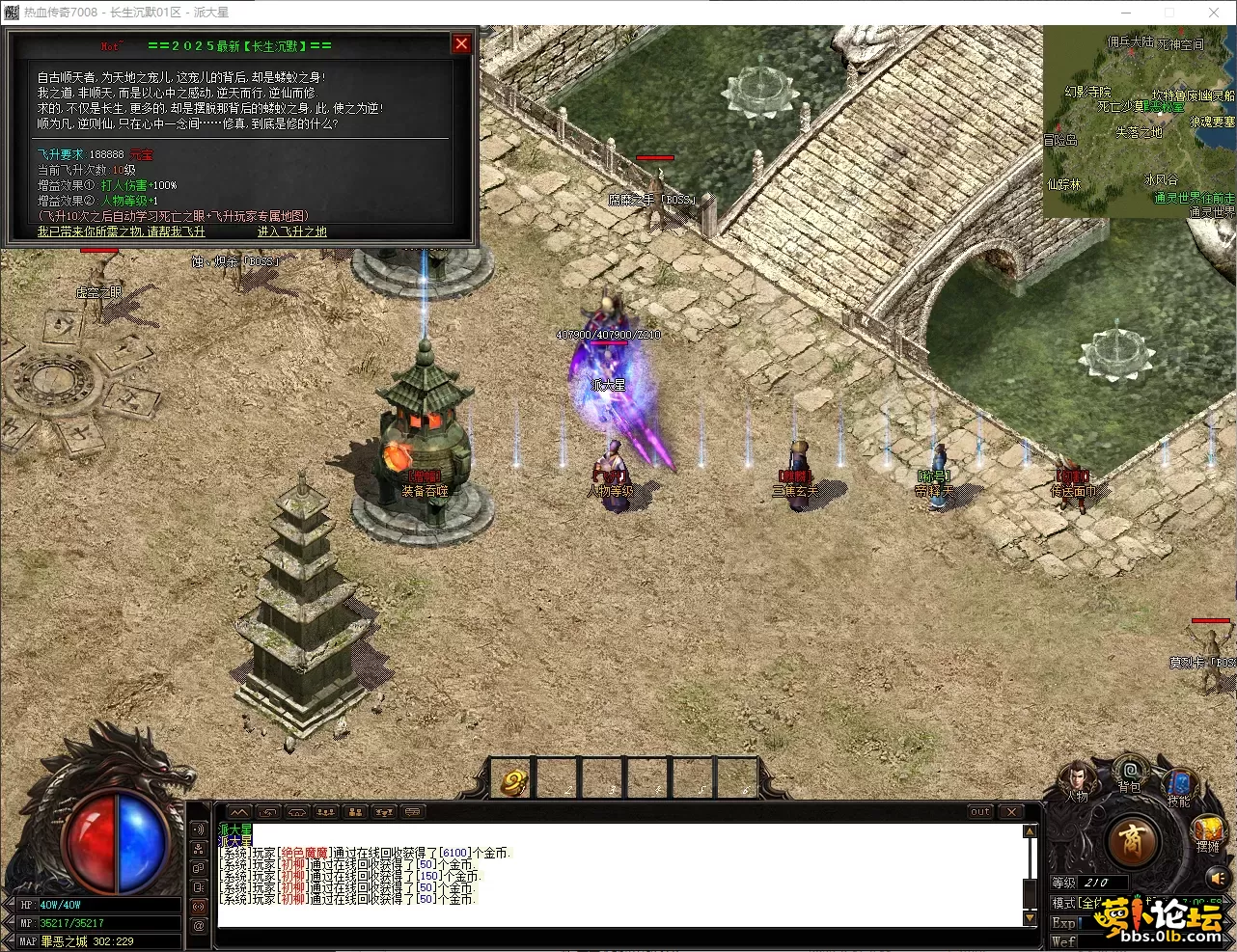Toggle sound with the speaker icon
The width and height of the screenshot is (1237, 952).
[1217, 878]
